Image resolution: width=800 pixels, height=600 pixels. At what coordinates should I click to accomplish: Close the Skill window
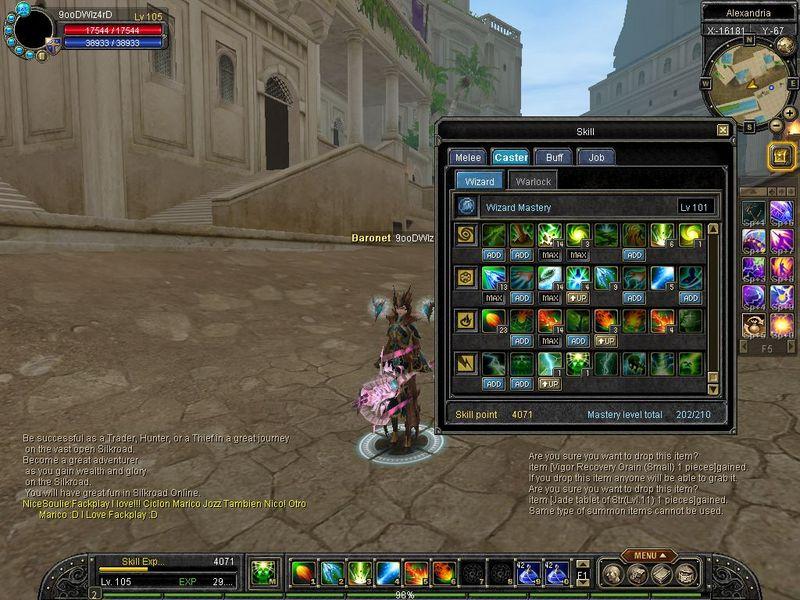pyautogui.click(x=723, y=130)
